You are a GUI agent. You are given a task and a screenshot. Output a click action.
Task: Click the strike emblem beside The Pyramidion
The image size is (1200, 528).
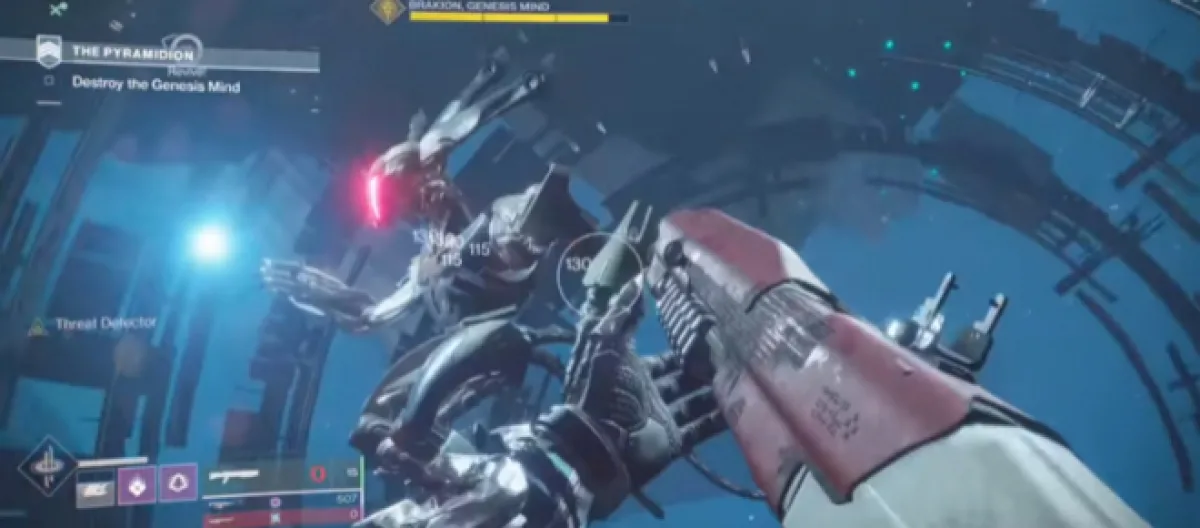[47, 50]
